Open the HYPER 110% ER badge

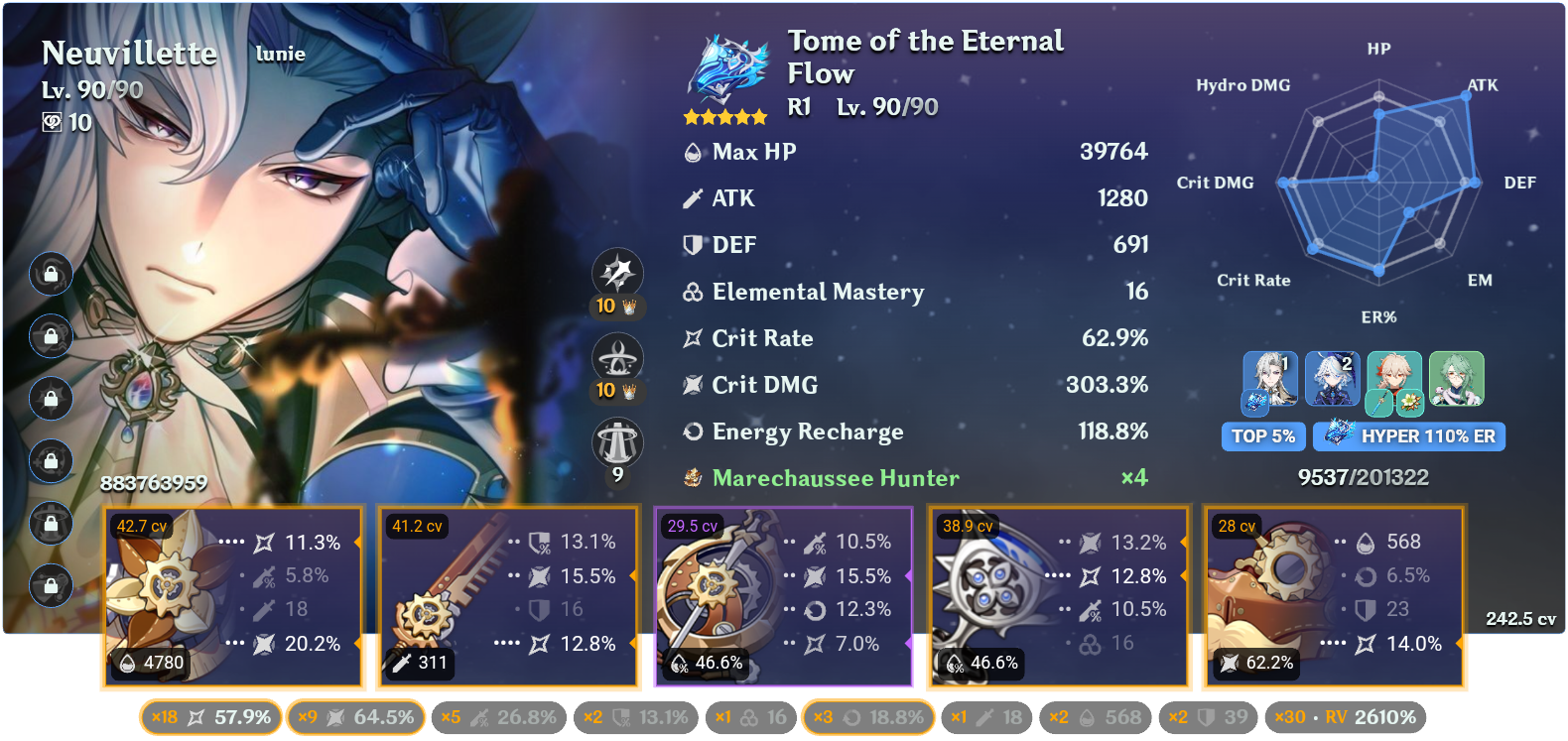[1408, 436]
